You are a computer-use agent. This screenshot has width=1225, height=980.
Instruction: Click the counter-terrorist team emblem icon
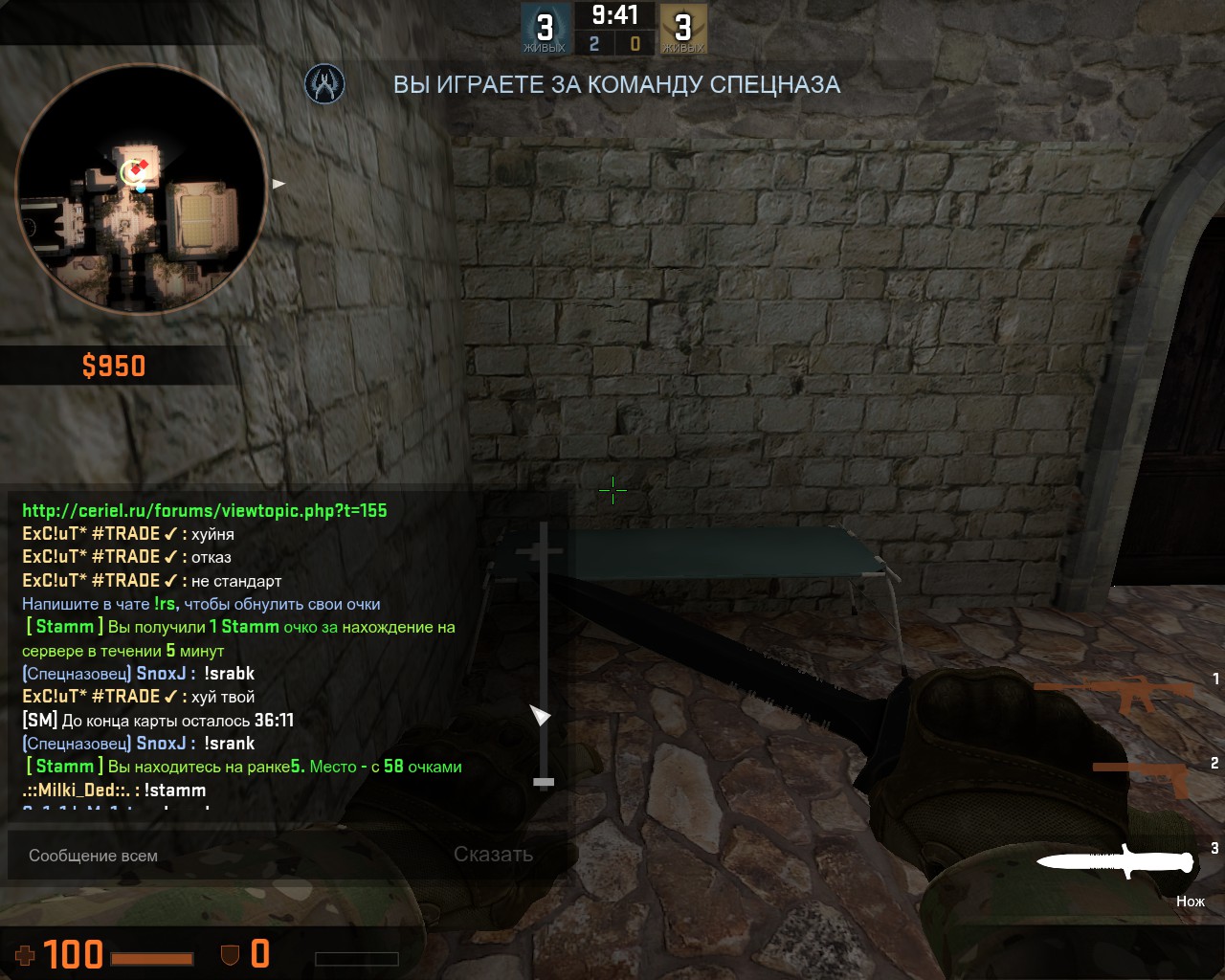coord(324,84)
